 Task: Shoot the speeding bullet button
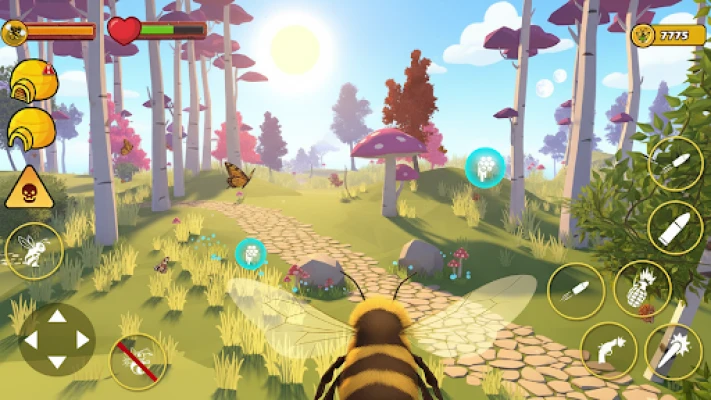pyautogui.click(x=576, y=291)
